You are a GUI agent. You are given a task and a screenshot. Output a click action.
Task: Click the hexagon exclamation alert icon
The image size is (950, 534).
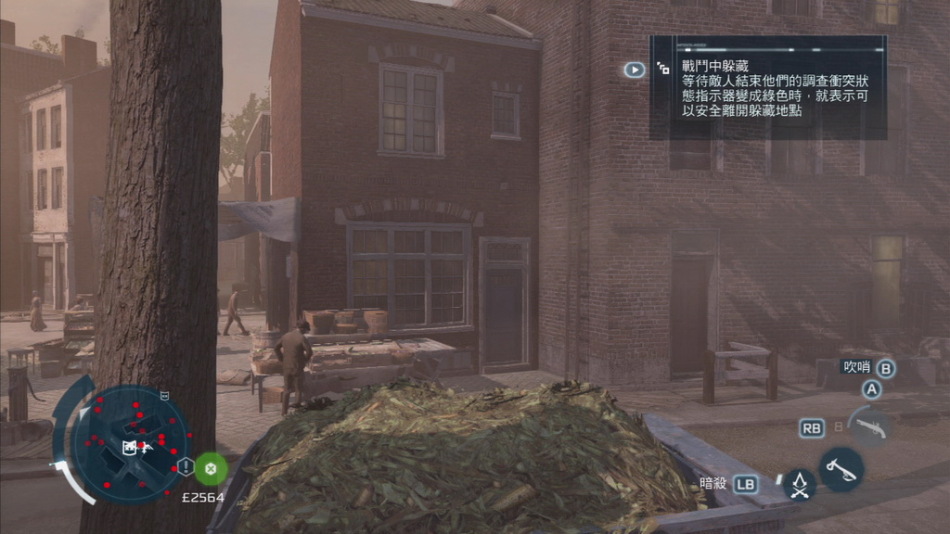(185, 467)
